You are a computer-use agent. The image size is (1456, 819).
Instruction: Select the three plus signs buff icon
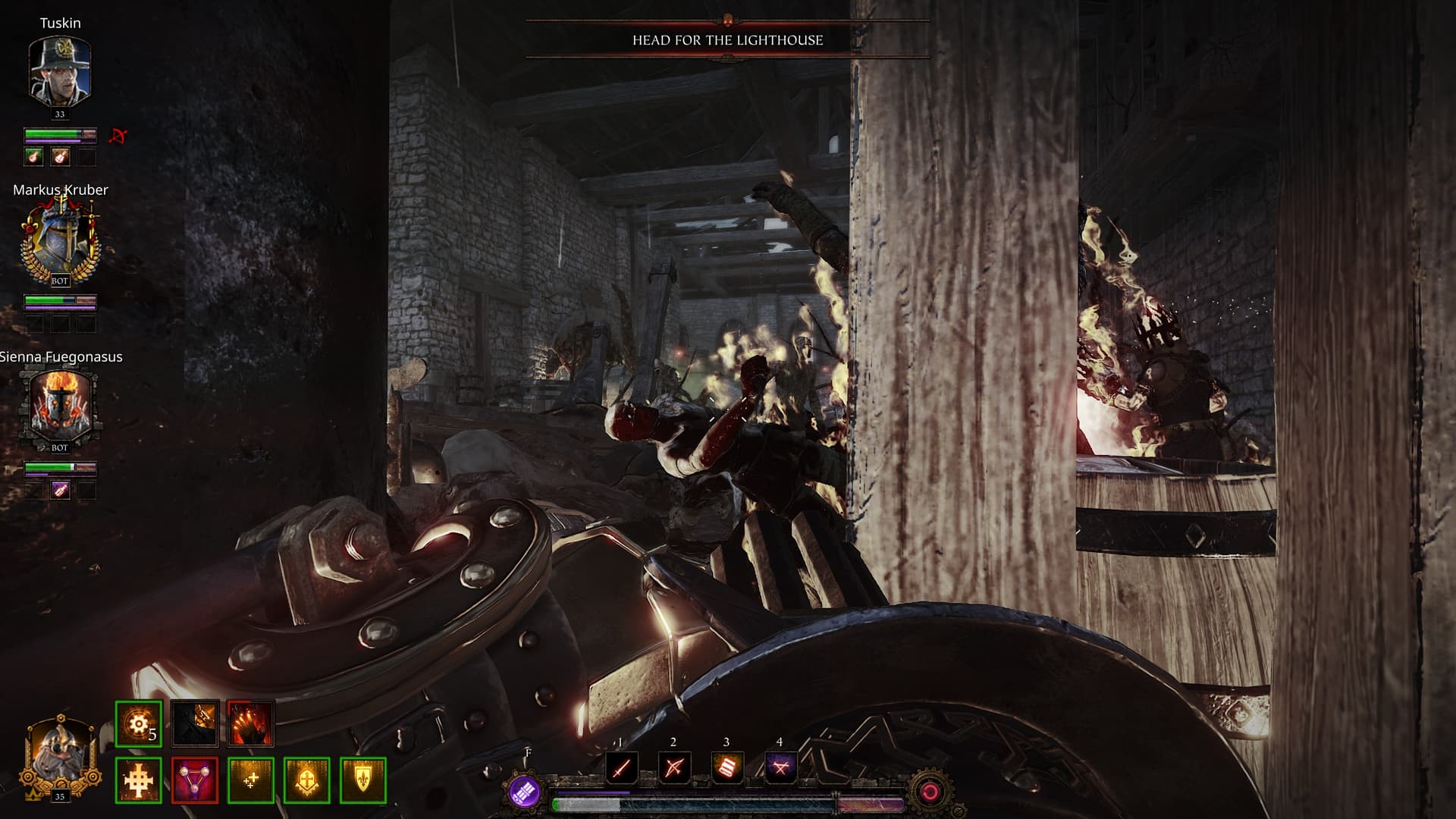point(251,780)
